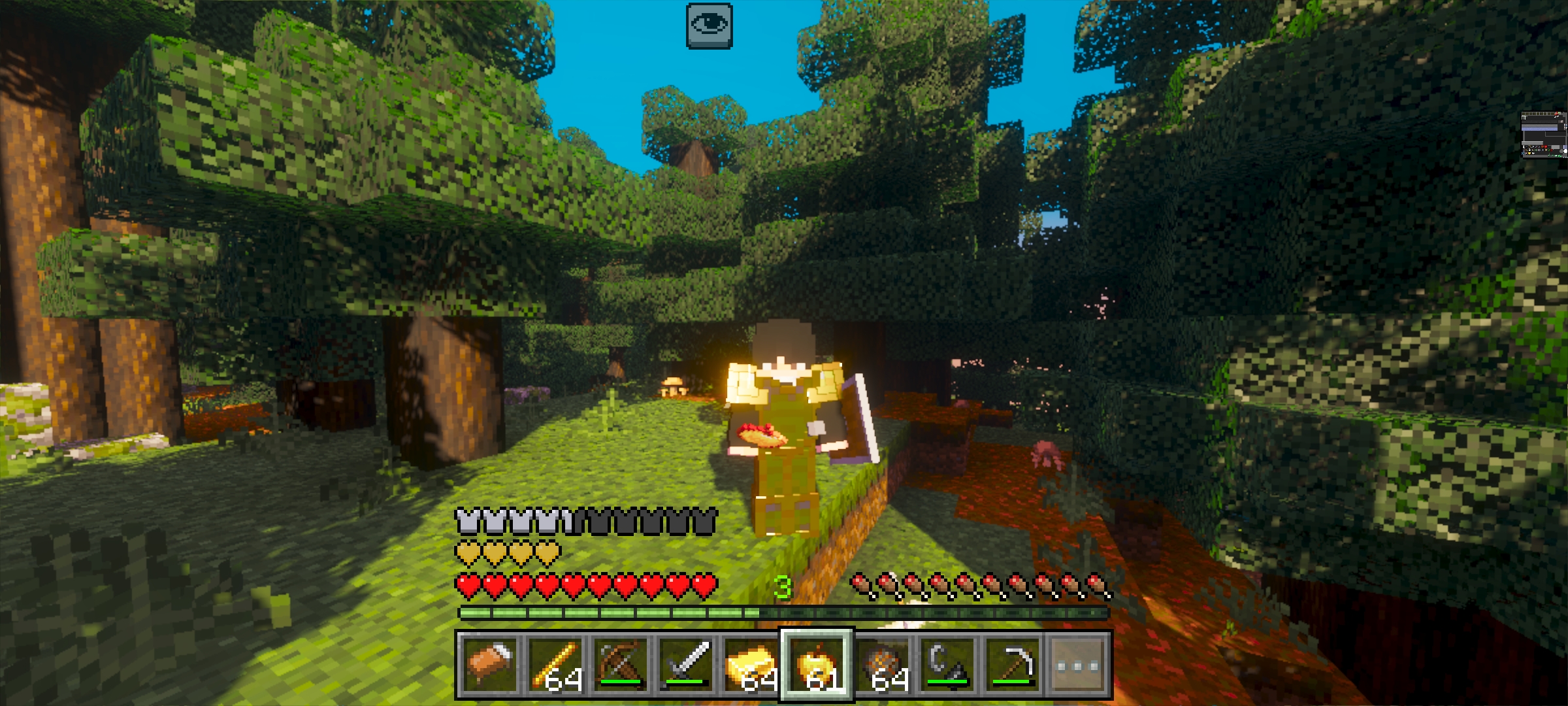Screen dimensions: 1568x706
Task: Tap the eye icon button
Action: click(x=709, y=26)
